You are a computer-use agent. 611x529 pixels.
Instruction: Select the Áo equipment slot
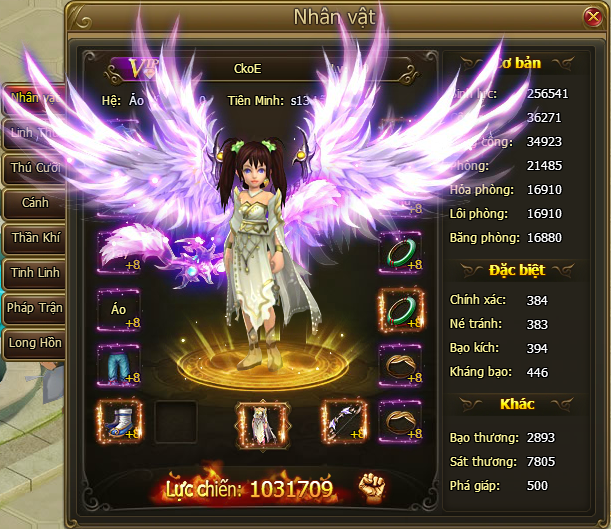point(119,310)
